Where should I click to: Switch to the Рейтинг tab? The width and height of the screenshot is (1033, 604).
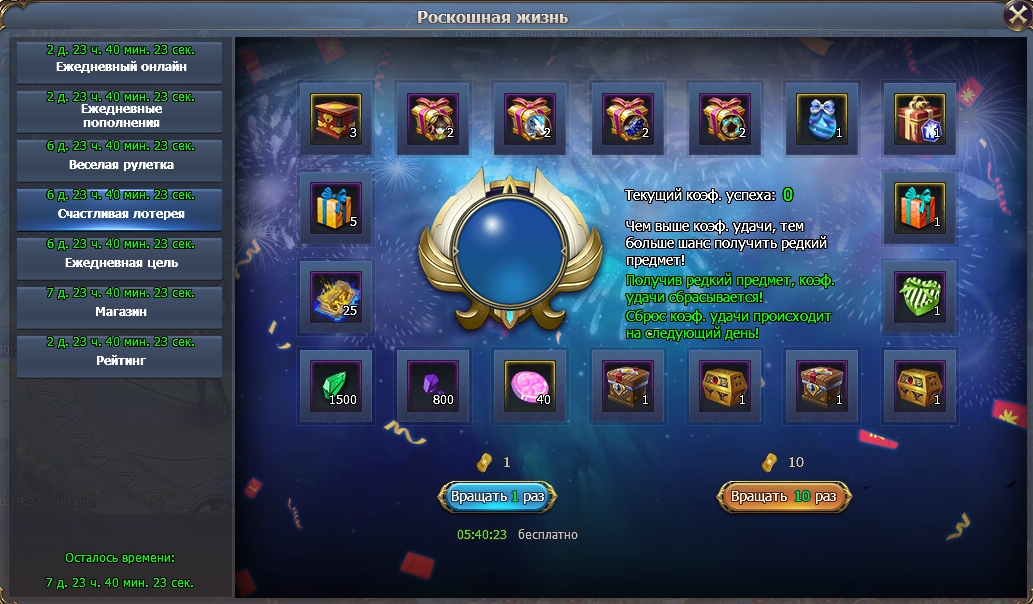coord(119,355)
